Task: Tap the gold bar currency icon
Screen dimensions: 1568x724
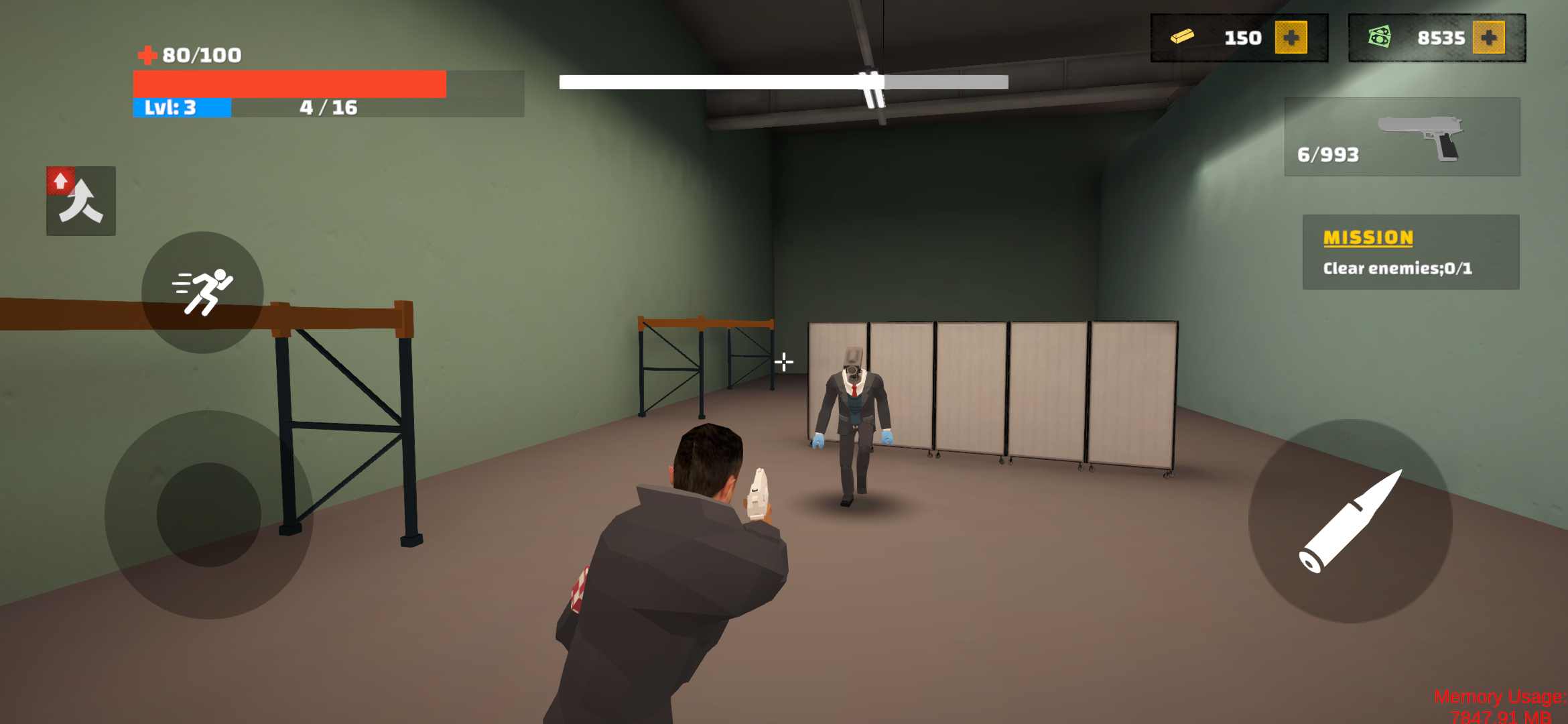Action: [1183, 37]
